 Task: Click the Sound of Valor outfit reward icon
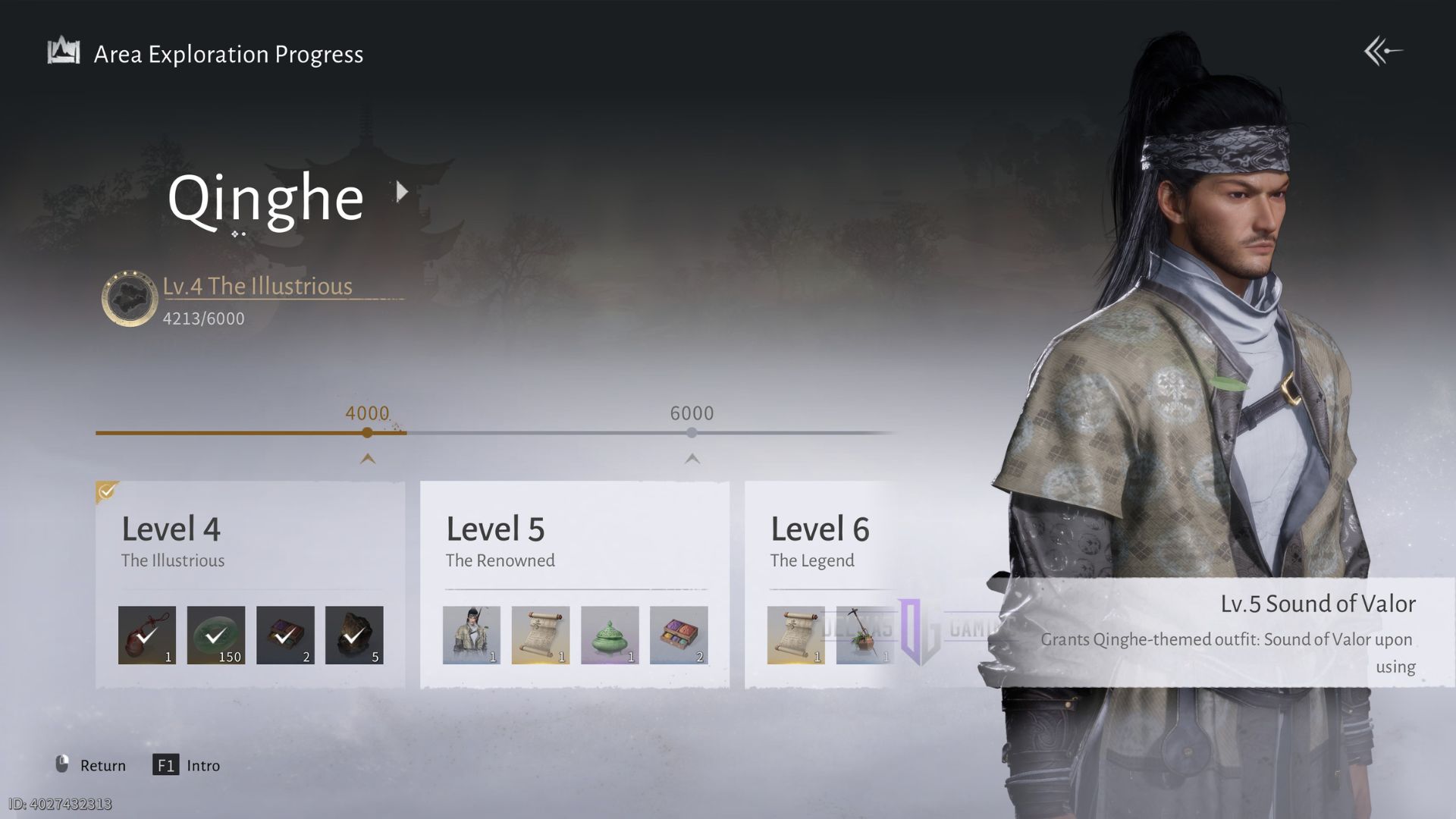pyautogui.click(x=471, y=635)
